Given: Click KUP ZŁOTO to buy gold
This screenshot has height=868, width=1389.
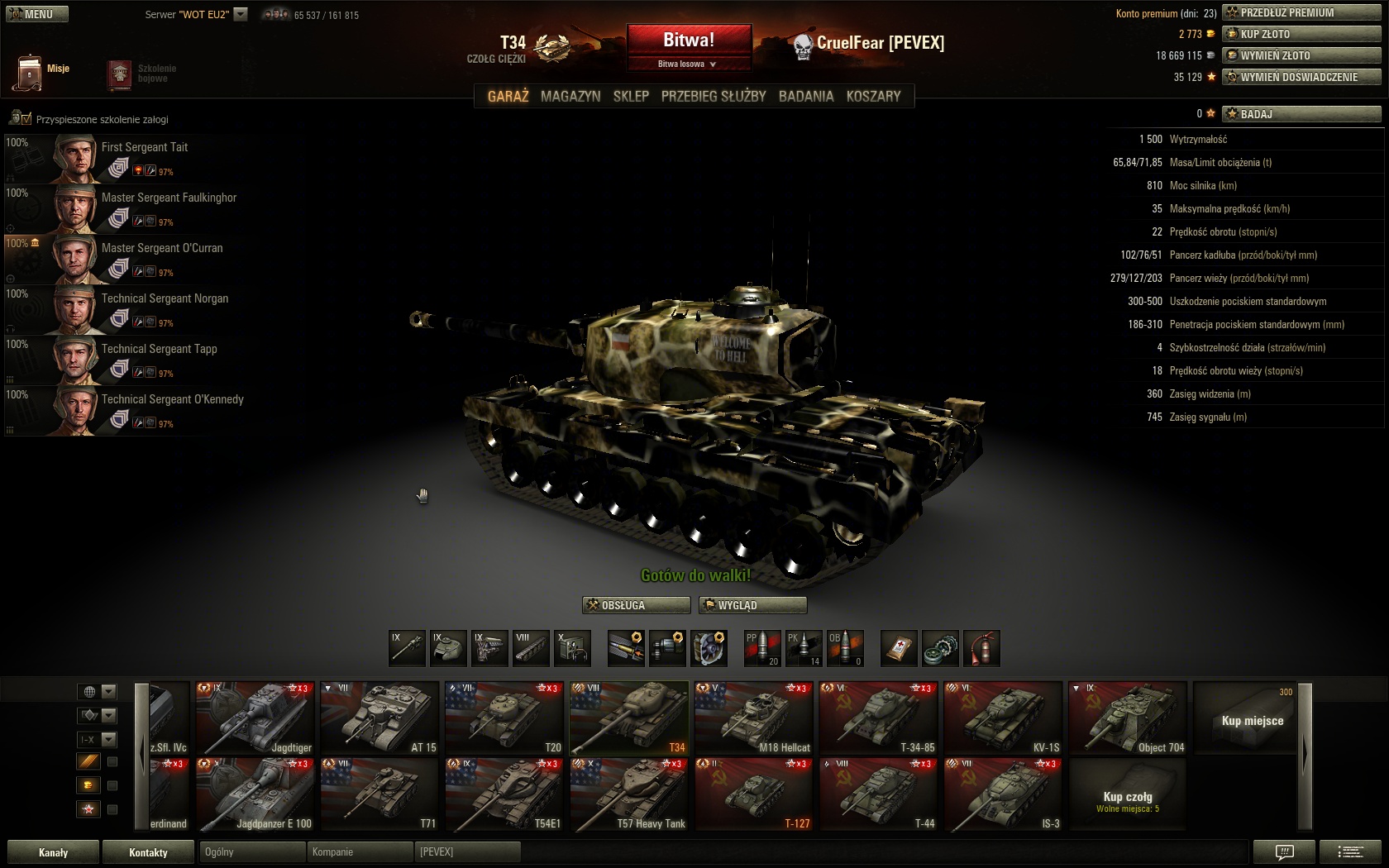Looking at the screenshot, I should pyautogui.click(x=1301, y=34).
